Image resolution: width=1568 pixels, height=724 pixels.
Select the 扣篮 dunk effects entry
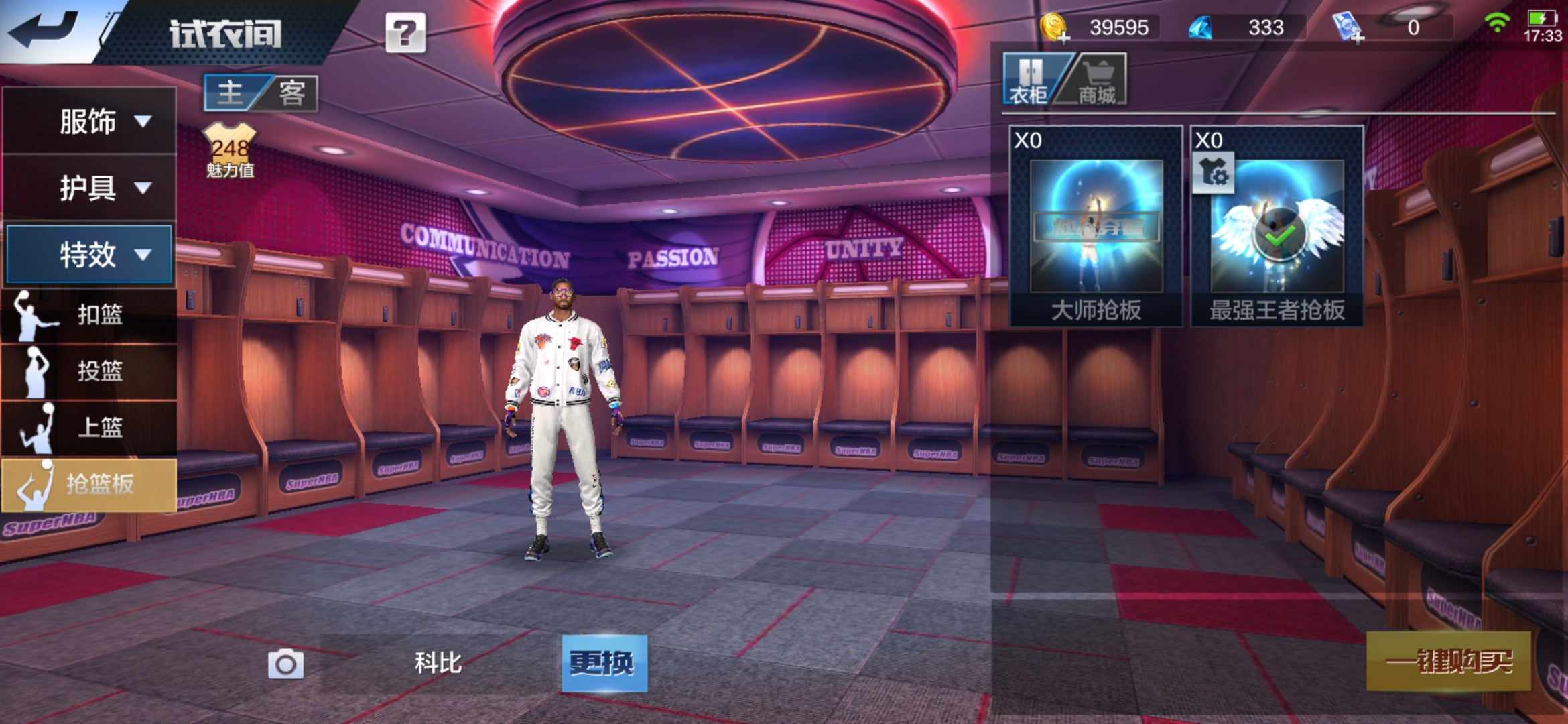tap(89, 314)
